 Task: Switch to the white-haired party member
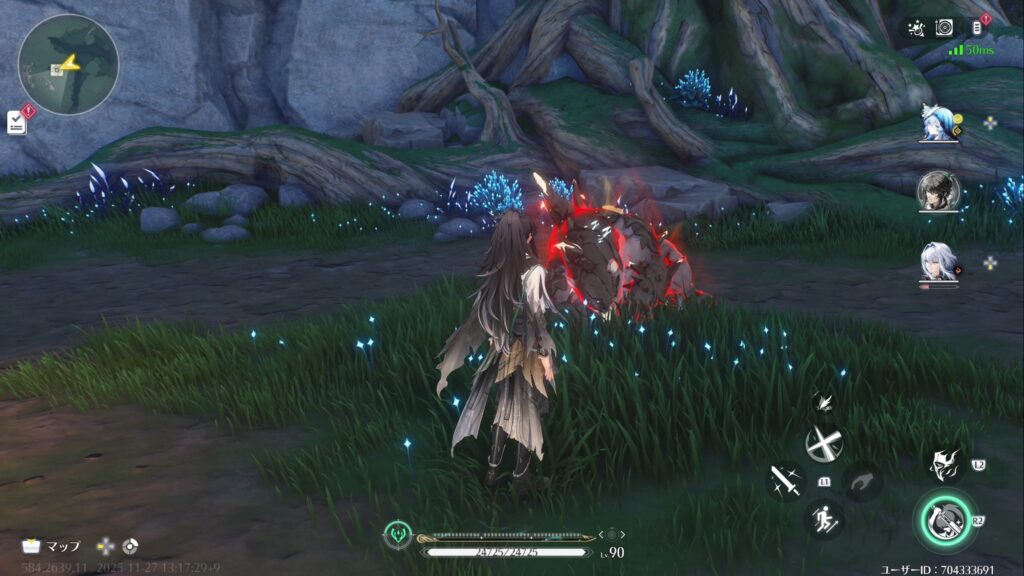(x=938, y=263)
